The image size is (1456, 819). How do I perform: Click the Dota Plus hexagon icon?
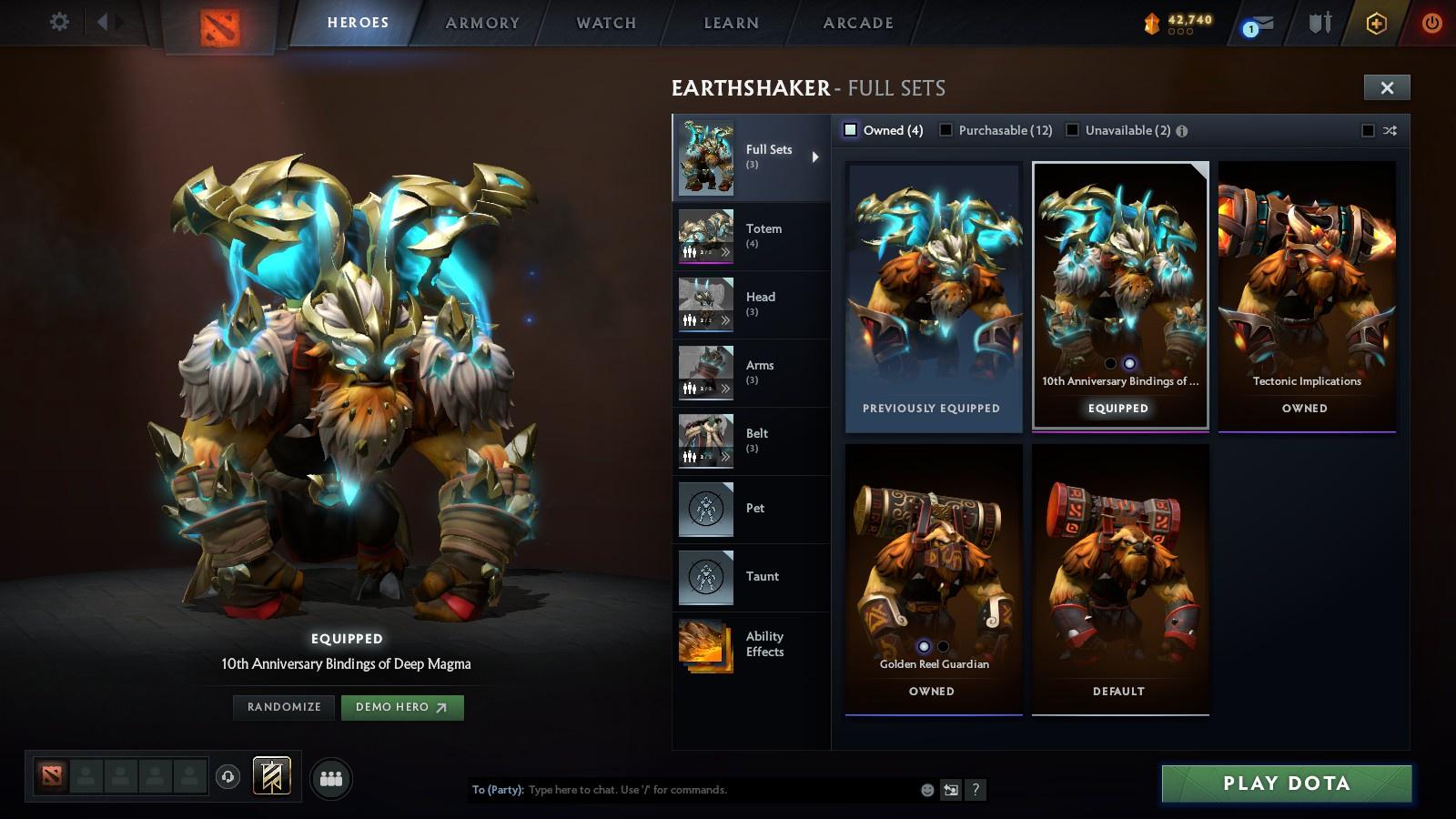click(1376, 24)
